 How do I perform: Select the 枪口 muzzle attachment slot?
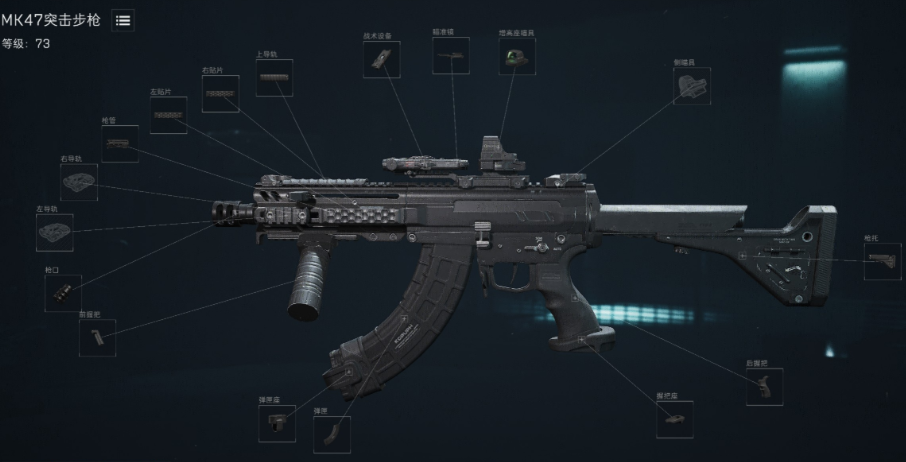click(x=63, y=293)
